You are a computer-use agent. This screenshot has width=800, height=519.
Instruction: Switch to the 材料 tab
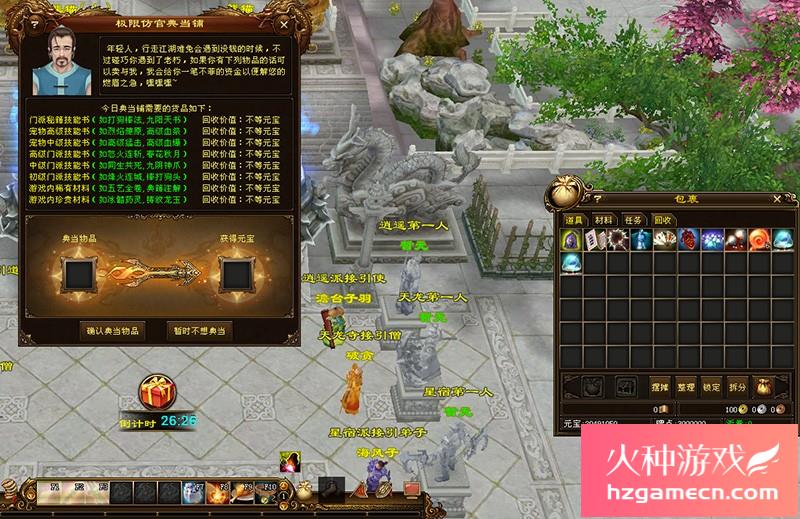pos(604,219)
